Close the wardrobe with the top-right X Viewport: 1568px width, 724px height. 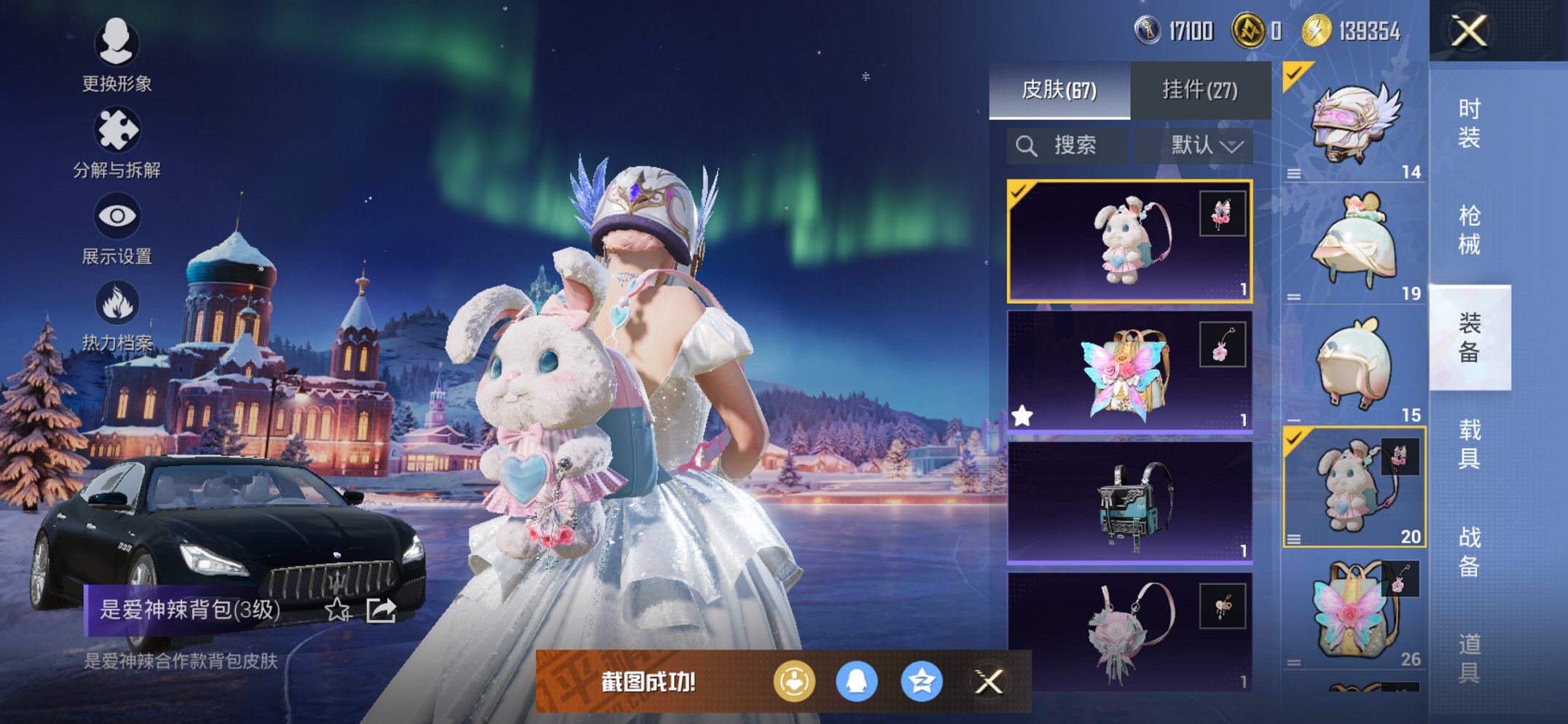[x=1469, y=31]
